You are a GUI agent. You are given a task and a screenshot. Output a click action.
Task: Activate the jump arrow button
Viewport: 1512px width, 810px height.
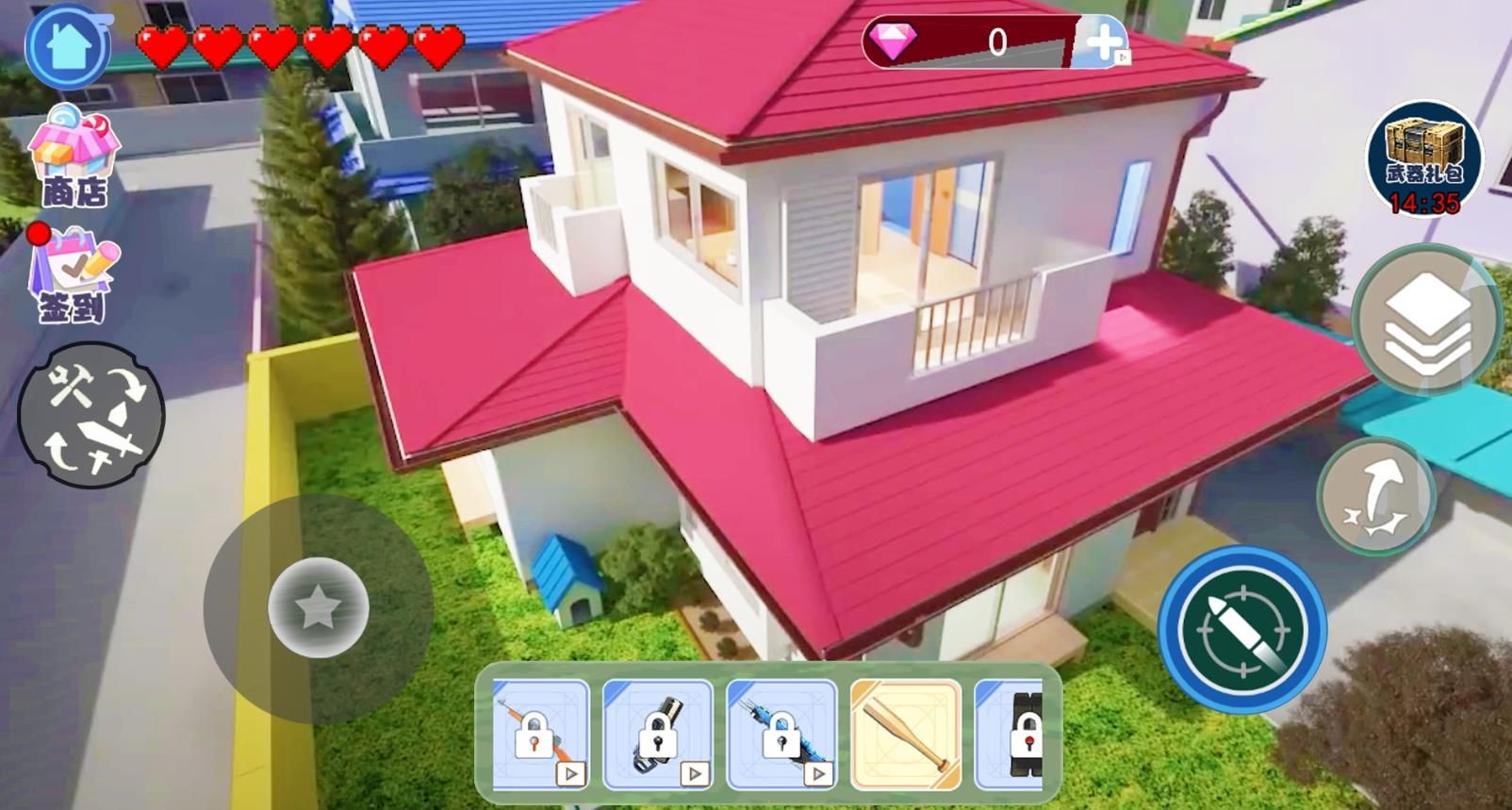pos(1376,496)
